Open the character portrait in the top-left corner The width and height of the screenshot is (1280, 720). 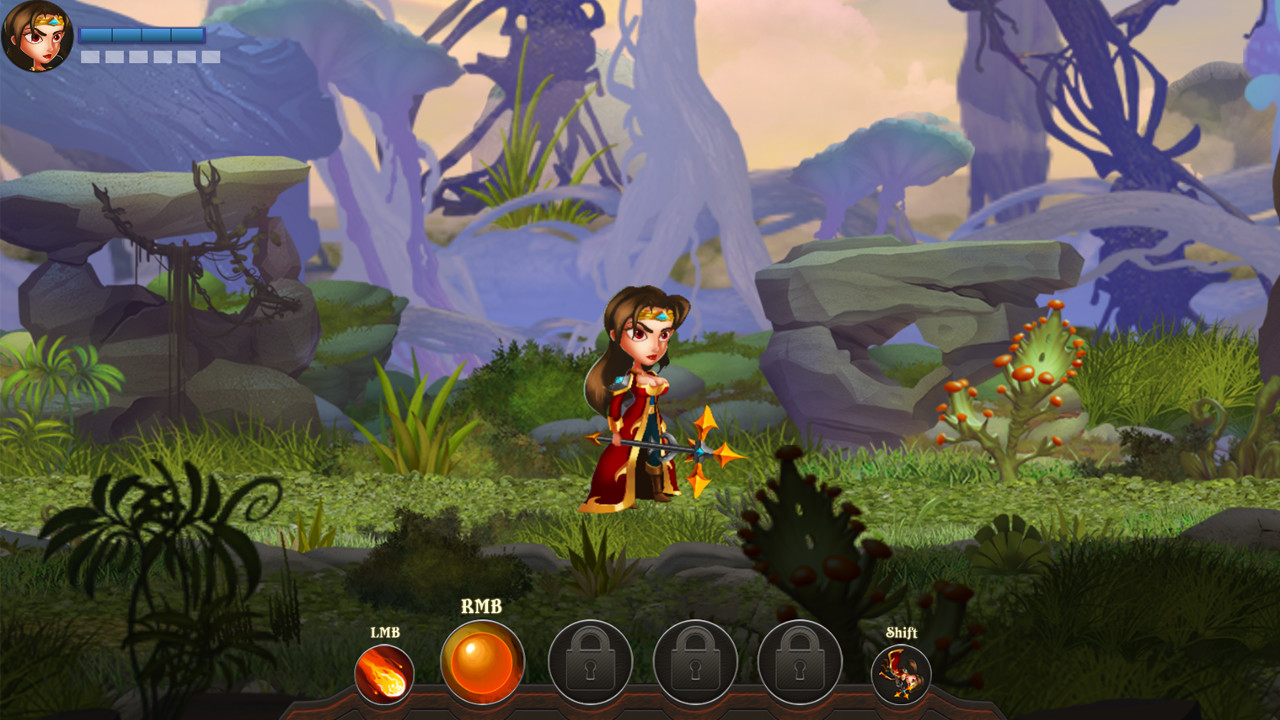click(38, 38)
